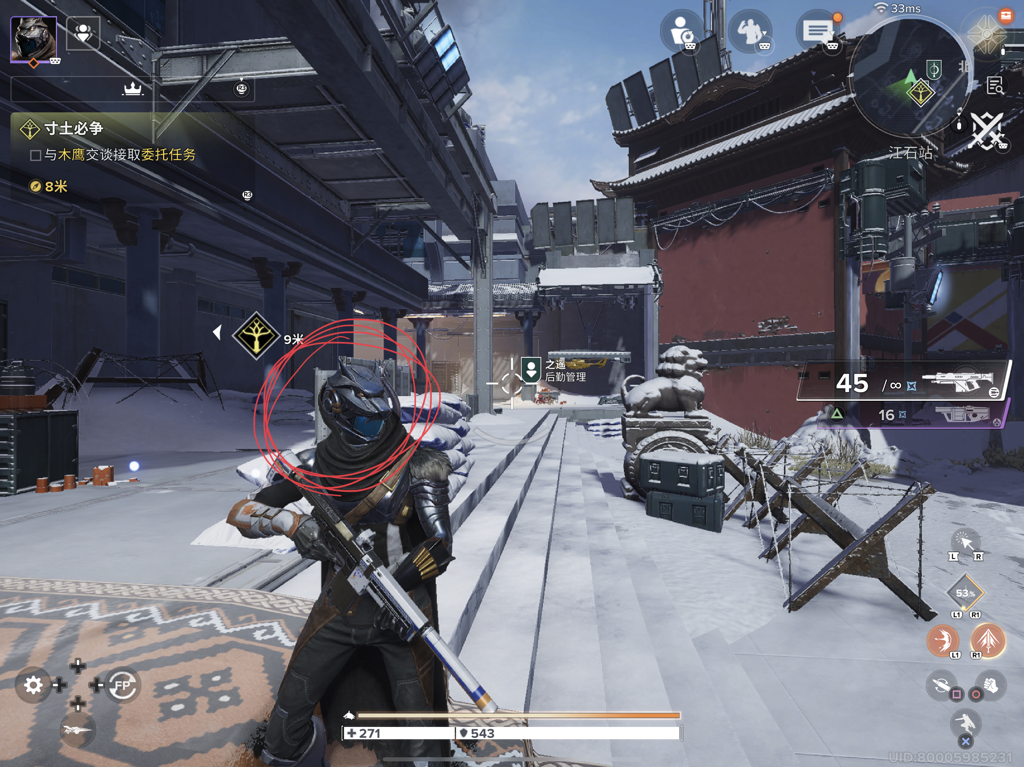The image size is (1024, 767).
Task: Open the wolf character portrait
Action: coord(33,40)
